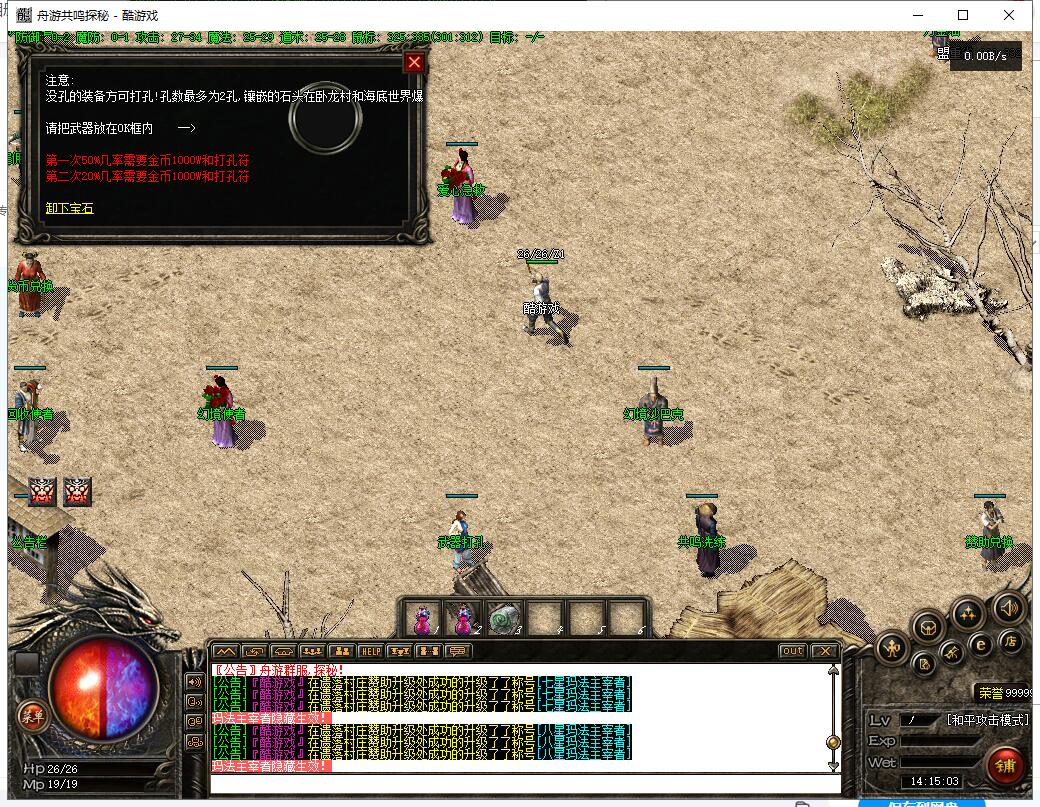Toggle the round speaker sound icon
This screenshot has width=1040, height=807.
[1008, 607]
